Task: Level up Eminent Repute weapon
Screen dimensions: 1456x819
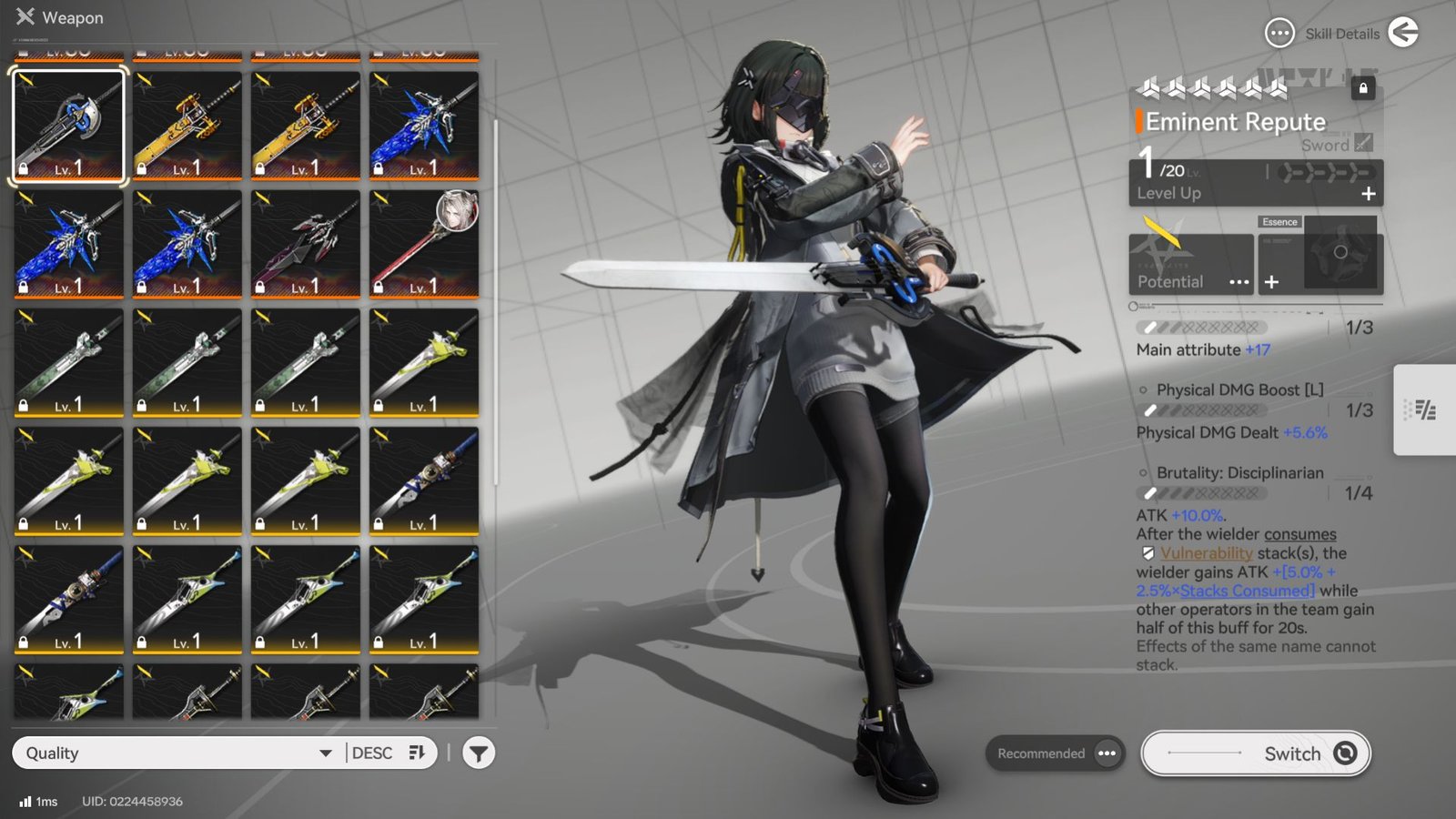Action: tap(1367, 194)
